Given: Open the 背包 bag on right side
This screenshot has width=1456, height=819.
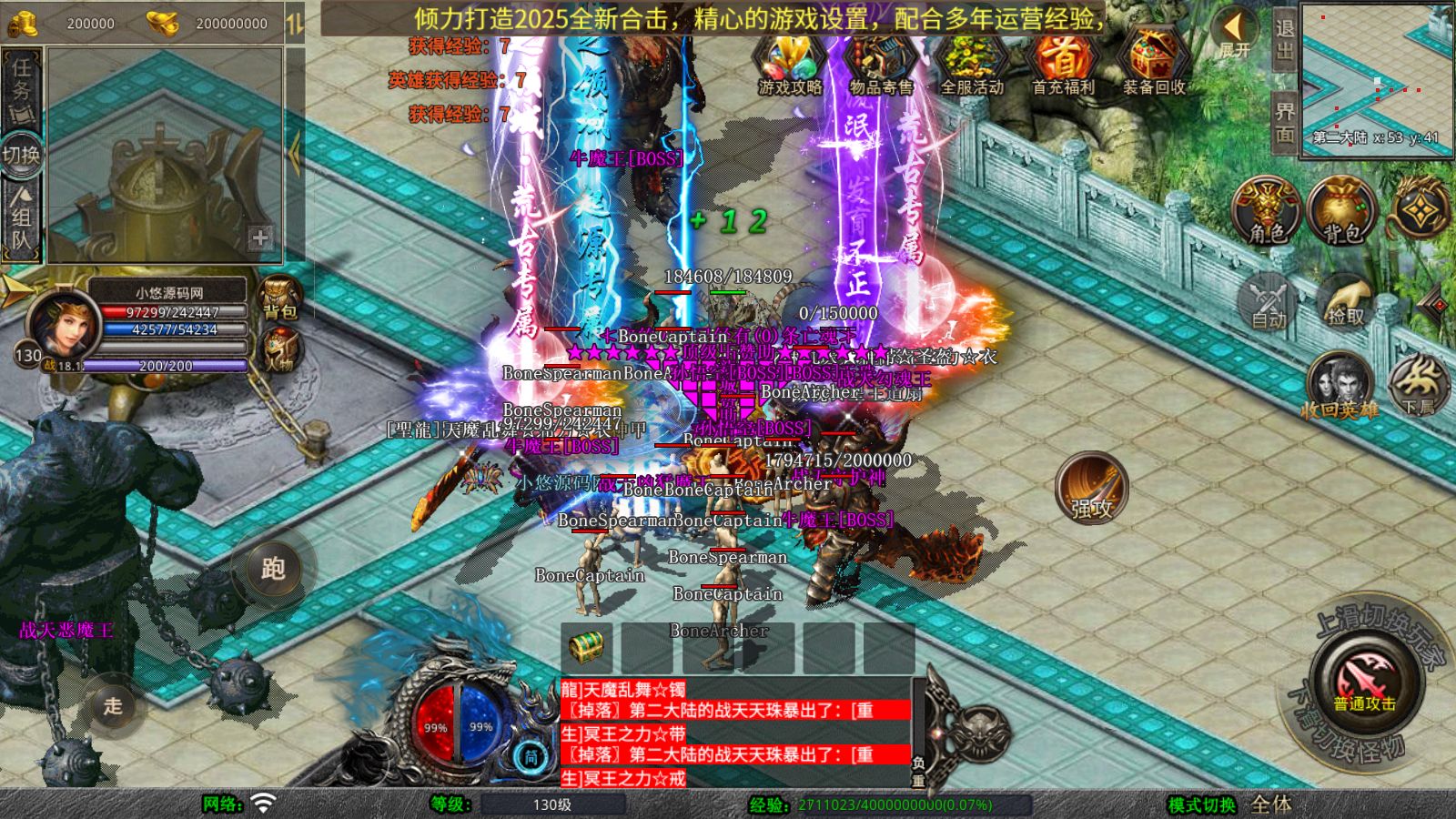Looking at the screenshot, I should [1341, 211].
